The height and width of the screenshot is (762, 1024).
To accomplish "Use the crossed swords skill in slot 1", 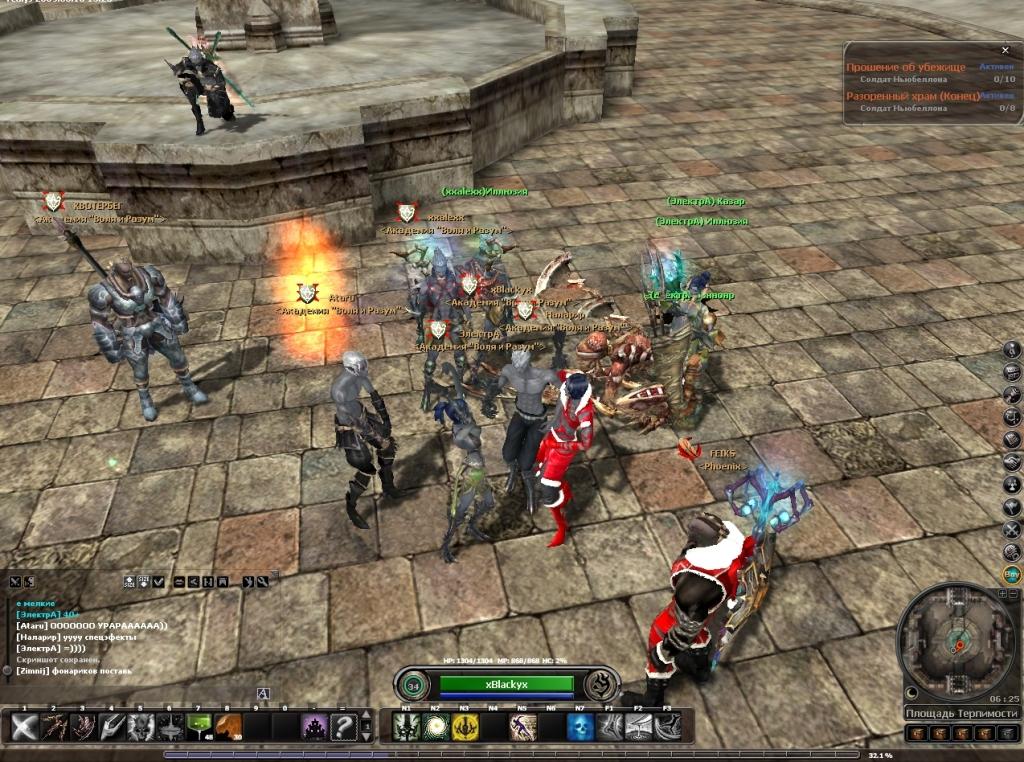I will click(25, 727).
